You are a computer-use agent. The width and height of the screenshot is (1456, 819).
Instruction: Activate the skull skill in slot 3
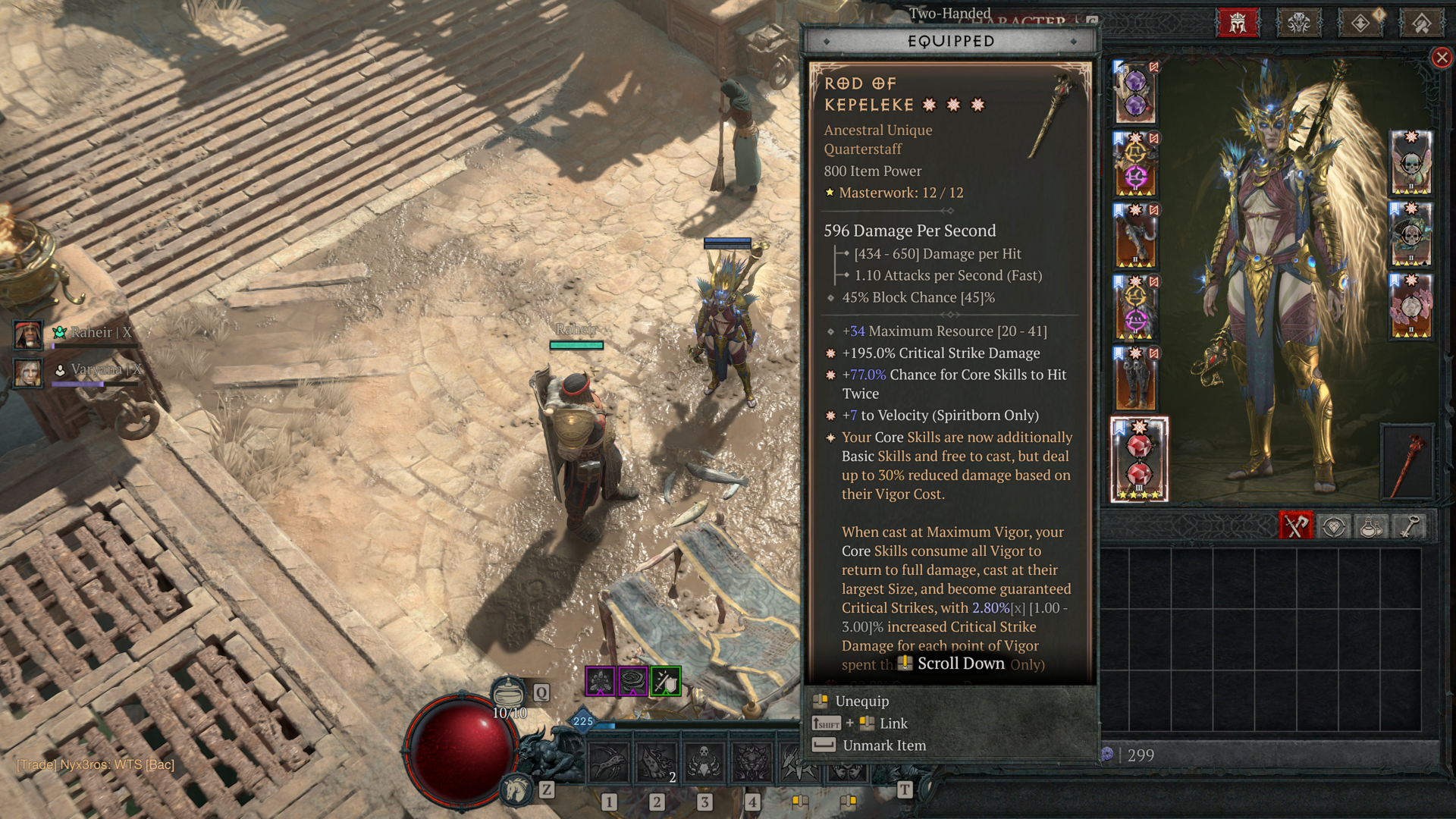704,761
